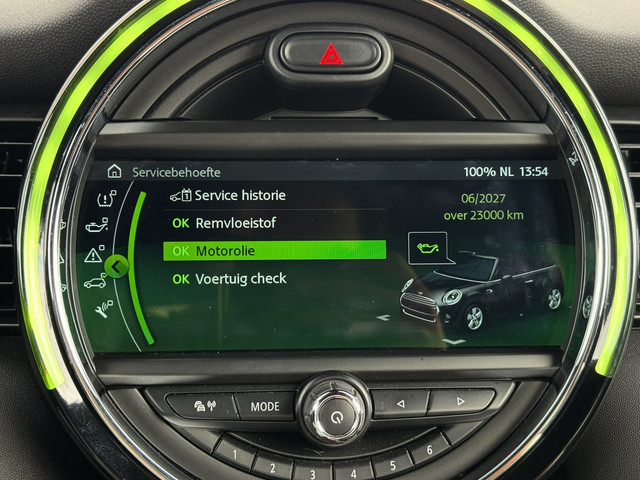
Task: Go to the home screen icon
Action: [114, 172]
